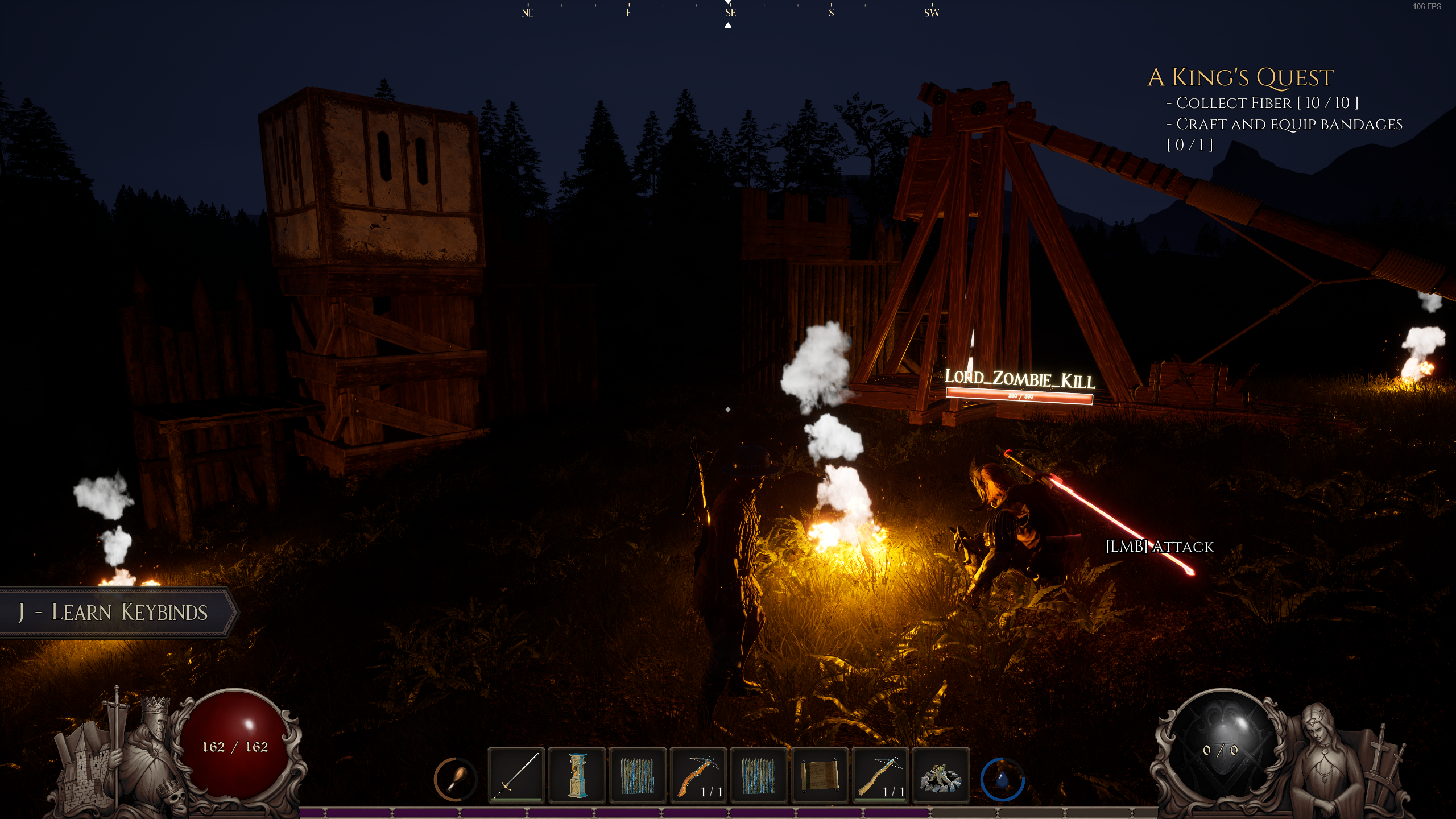Select the longsword hotbar slot
This screenshot has height=819, width=1456.
tap(516, 775)
